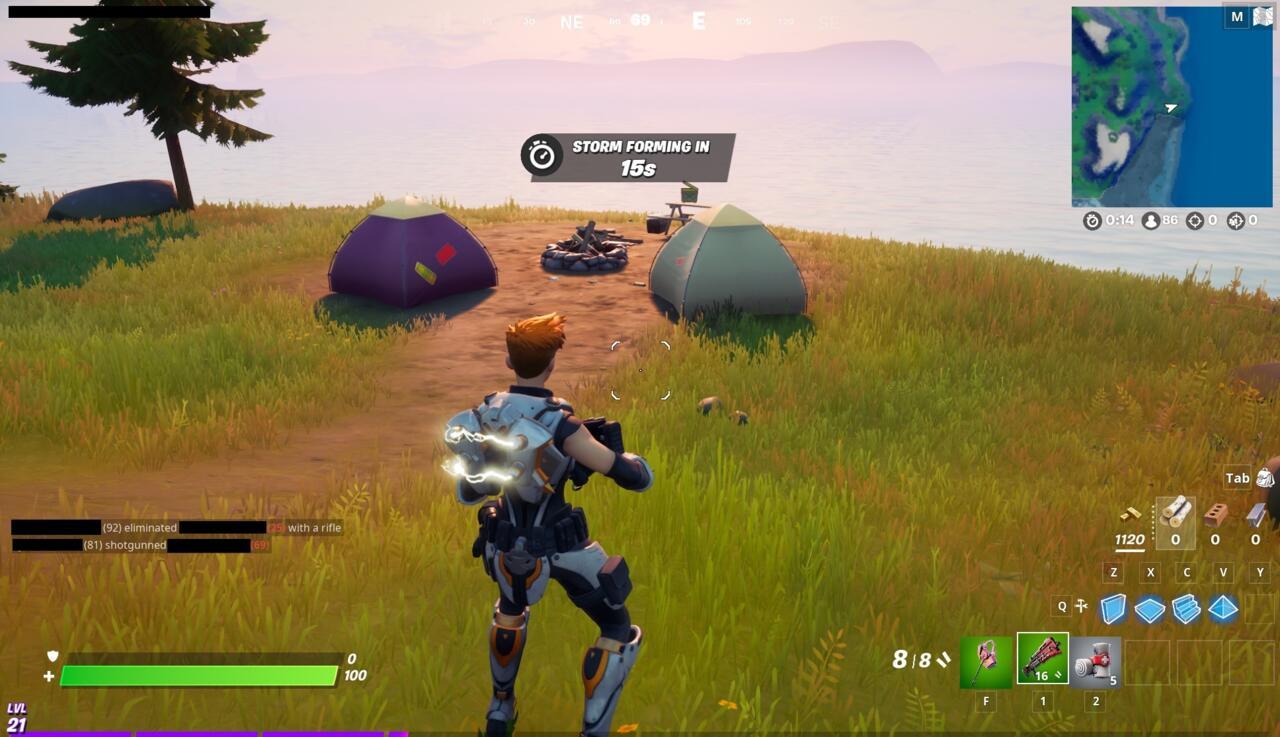Click the Tab key label near the backpack
Image resolution: width=1280 pixels, height=737 pixels.
[x=1239, y=477]
